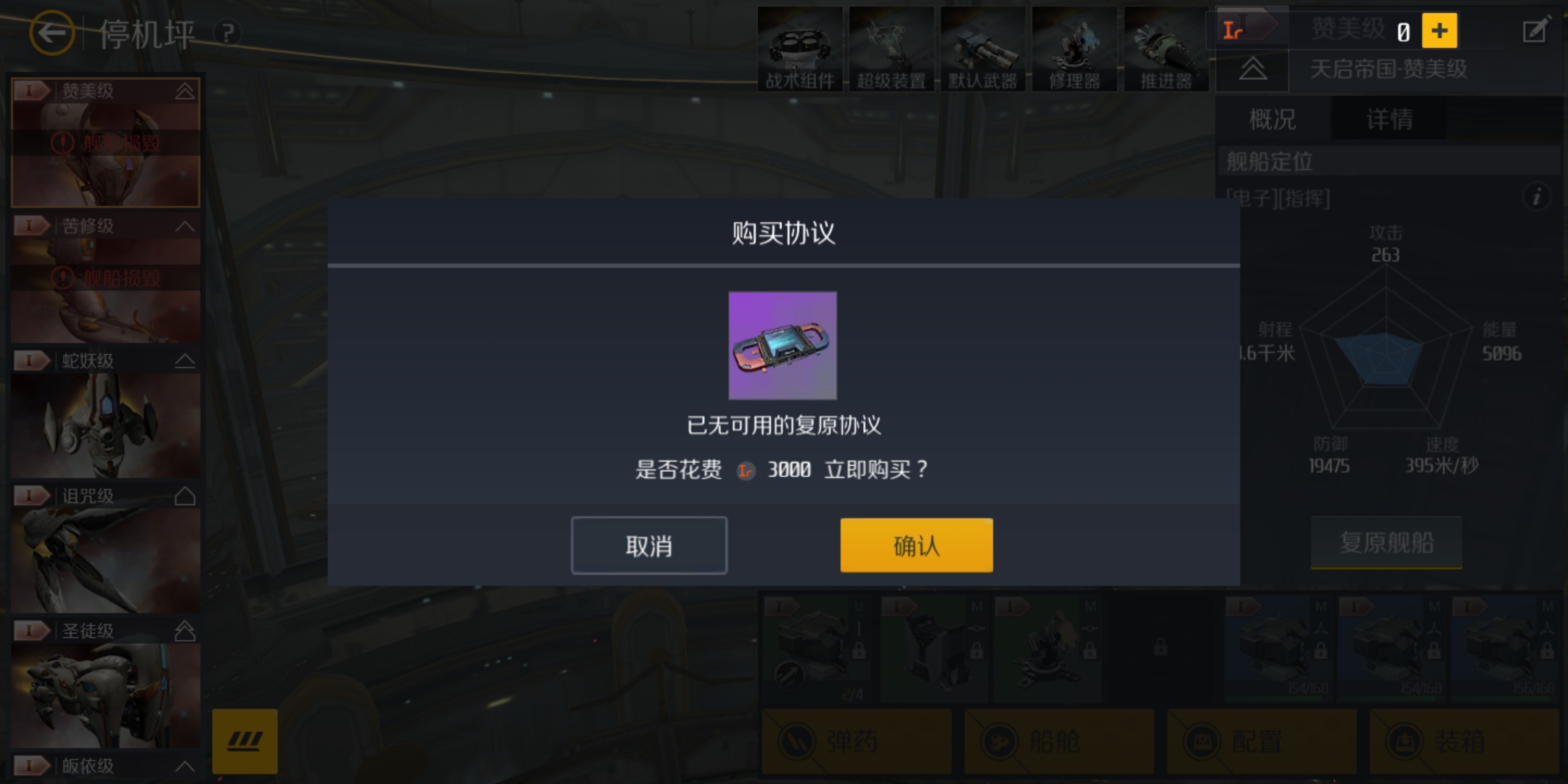Open the 超级装置 slot

click(891, 47)
